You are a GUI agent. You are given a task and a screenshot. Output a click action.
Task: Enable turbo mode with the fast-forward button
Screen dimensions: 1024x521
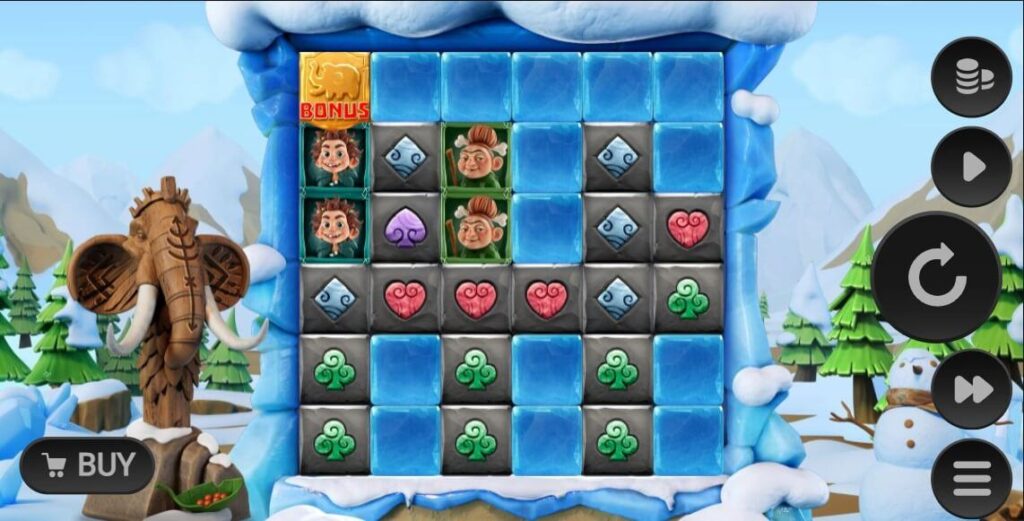point(971,389)
